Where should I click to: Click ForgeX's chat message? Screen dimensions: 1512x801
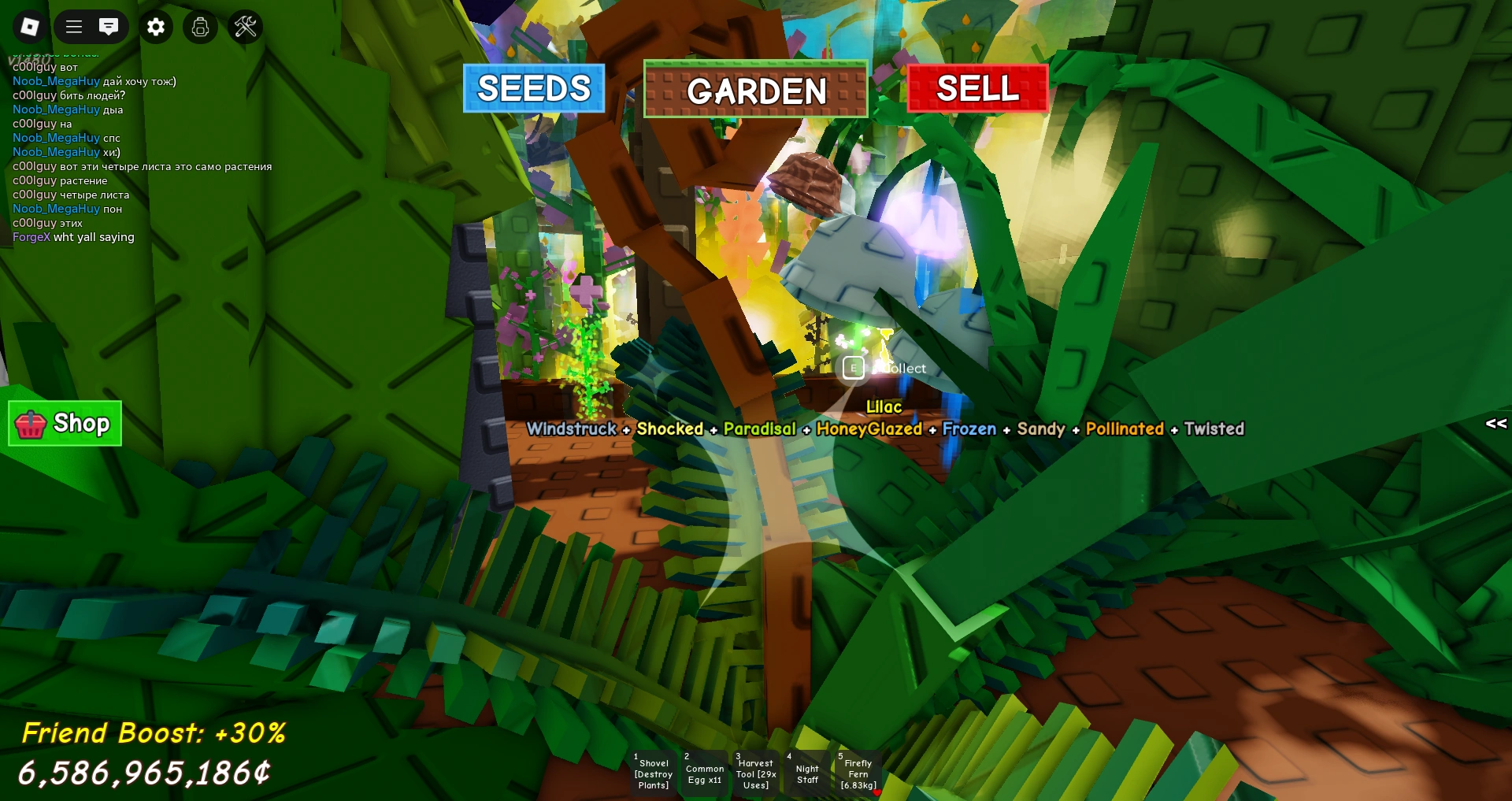(73, 236)
